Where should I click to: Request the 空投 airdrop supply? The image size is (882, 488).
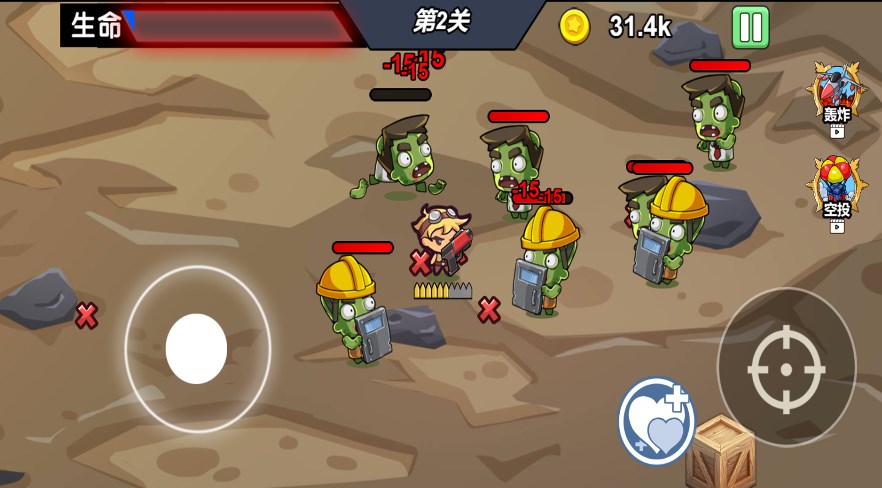(836, 191)
